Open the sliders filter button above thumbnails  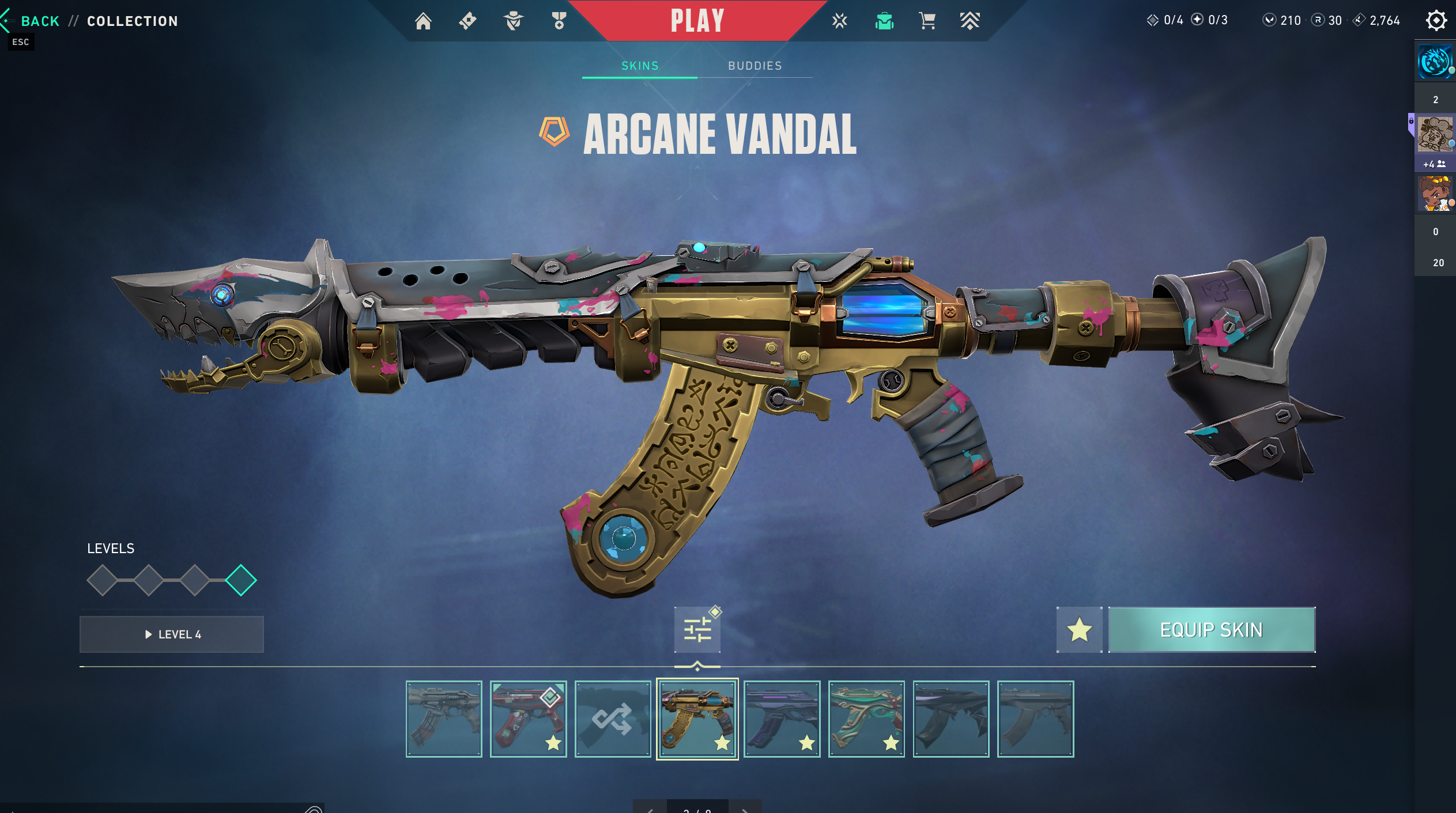click(x=697, y=630)
